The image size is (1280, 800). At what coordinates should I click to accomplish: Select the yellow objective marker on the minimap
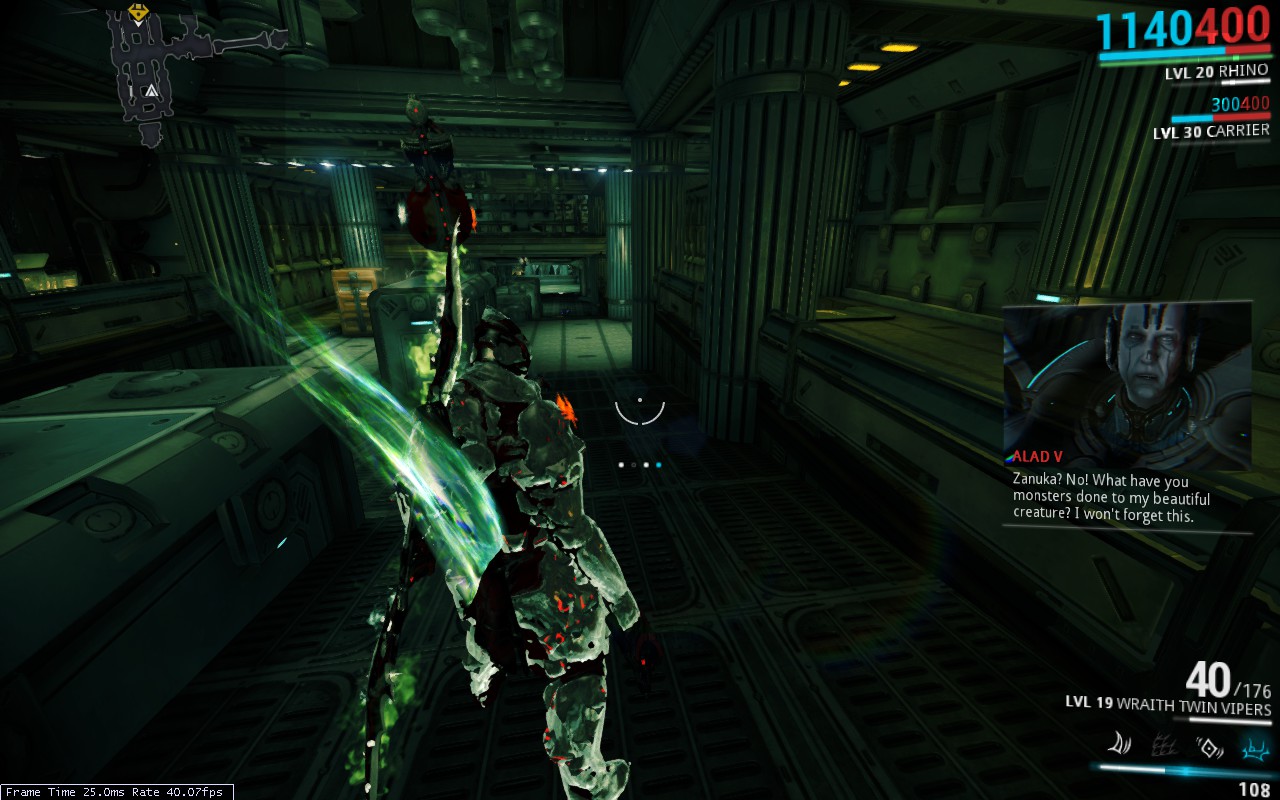(137, 14)
